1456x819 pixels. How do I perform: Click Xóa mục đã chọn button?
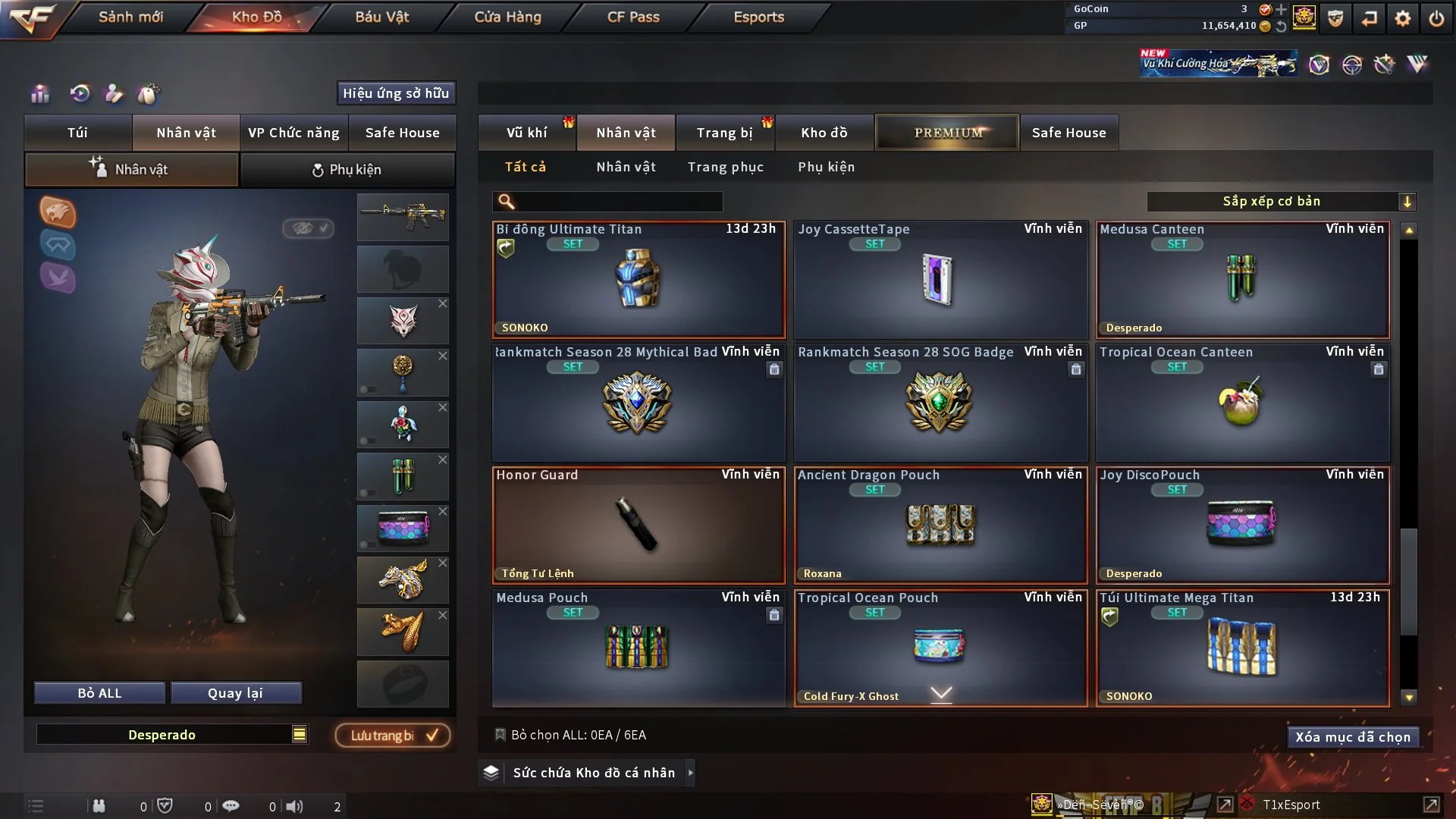(x=1352, y=737)
